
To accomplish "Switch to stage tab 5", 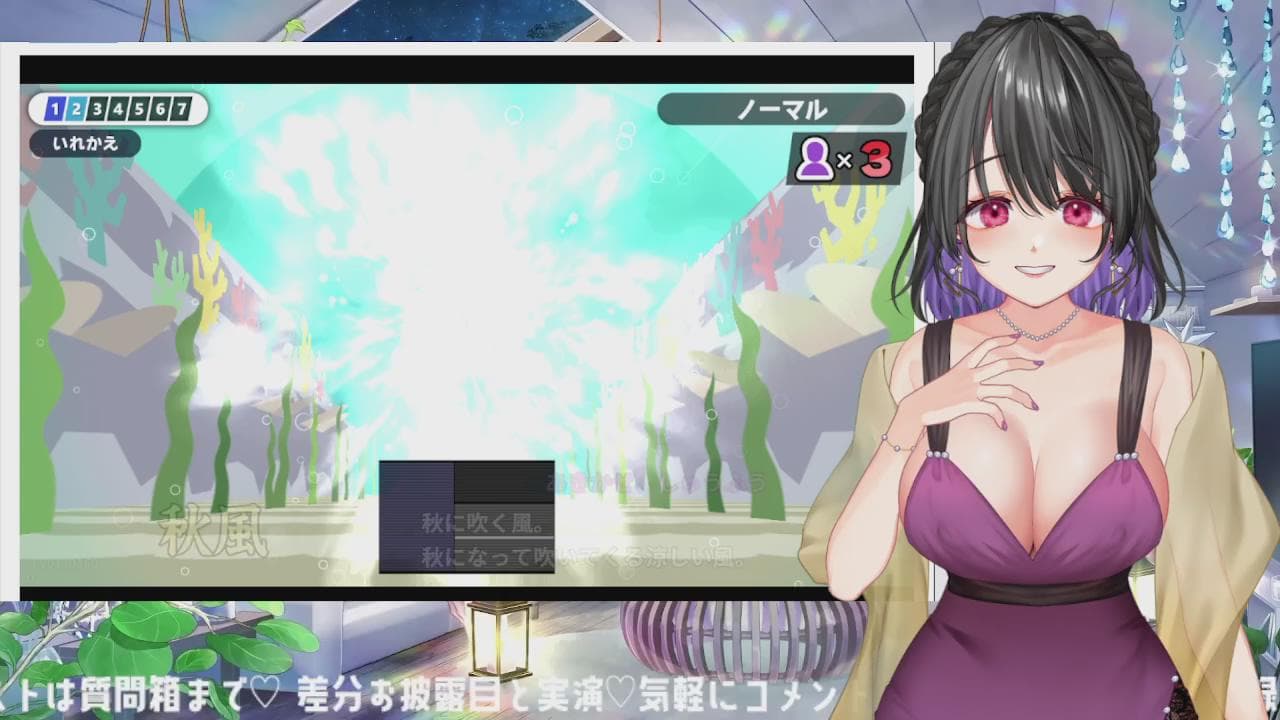I will click(139, 107).
